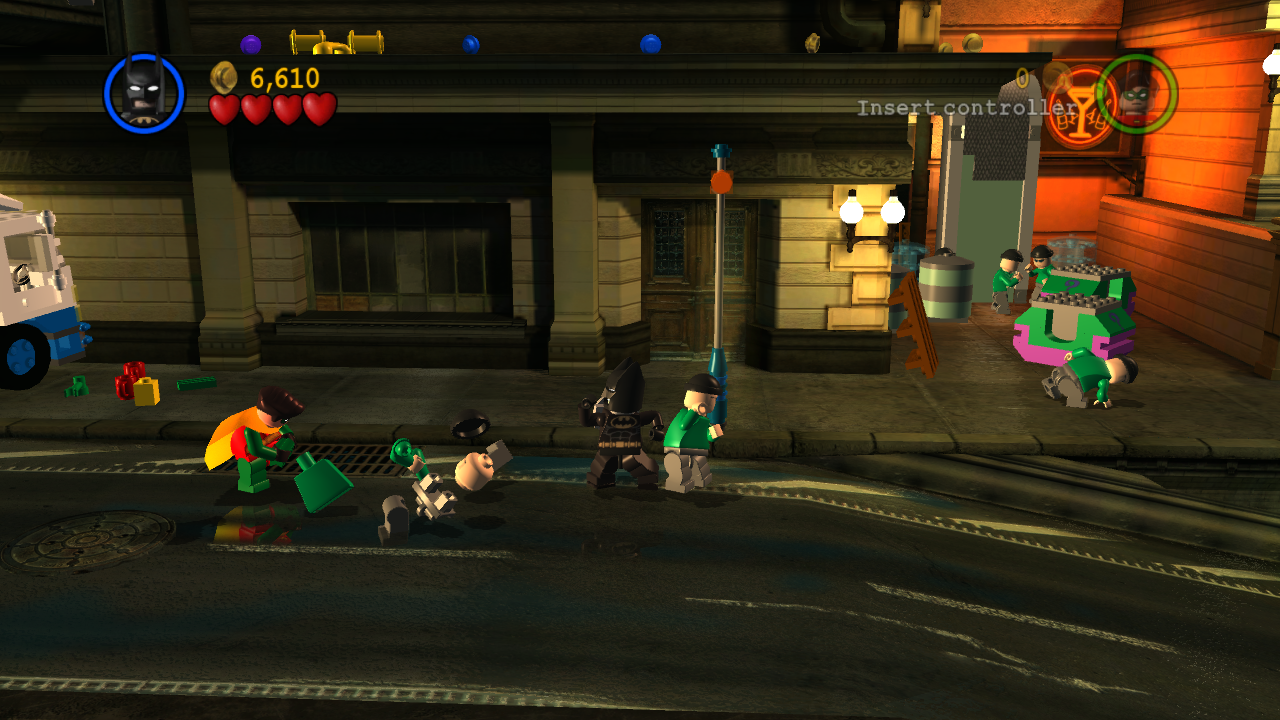Screen dimensions: 1280x720
Task: Select Robin's player two portrait
Action: (1136, 94)
